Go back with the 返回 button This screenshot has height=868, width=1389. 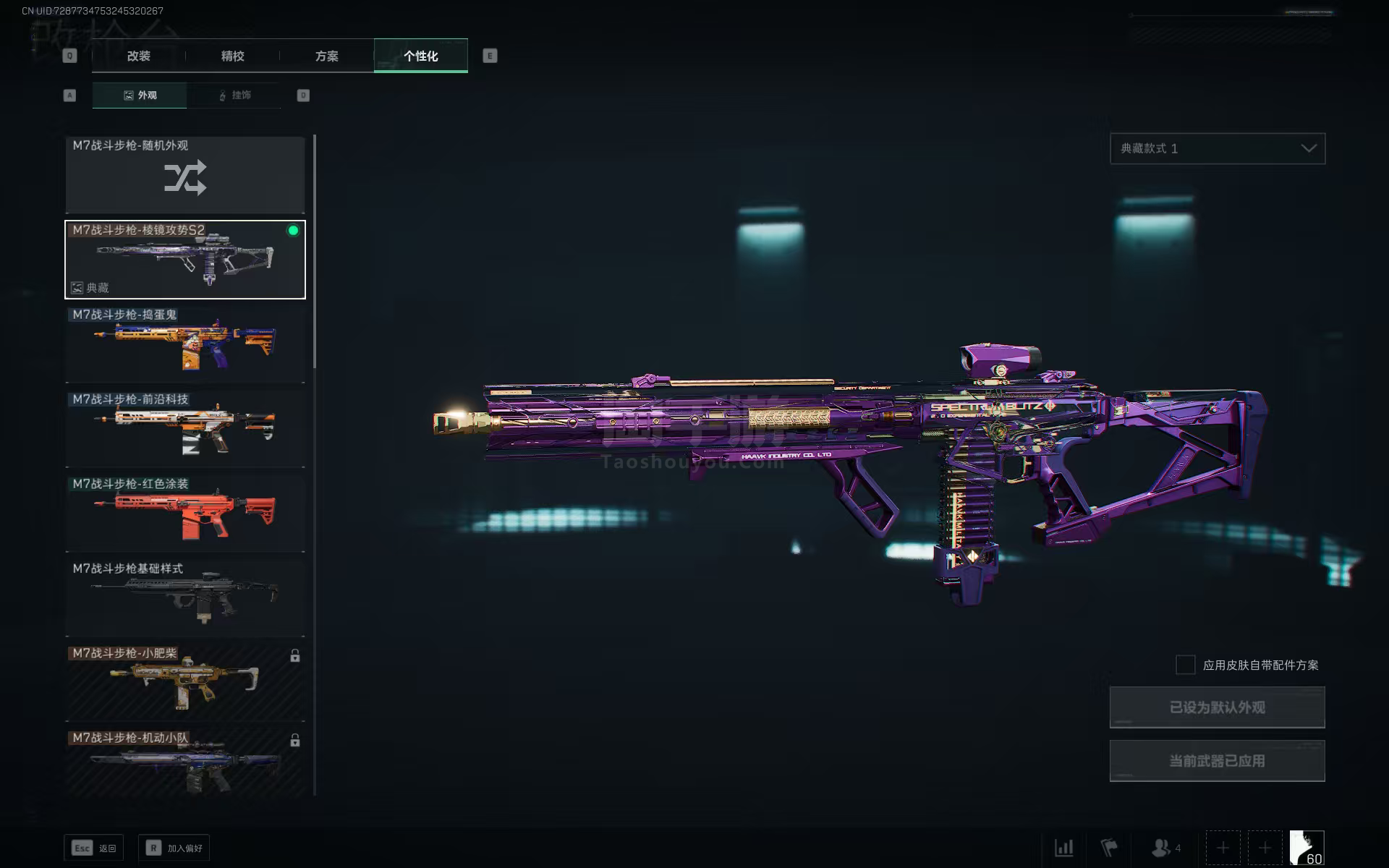click(x=94, y=848)
